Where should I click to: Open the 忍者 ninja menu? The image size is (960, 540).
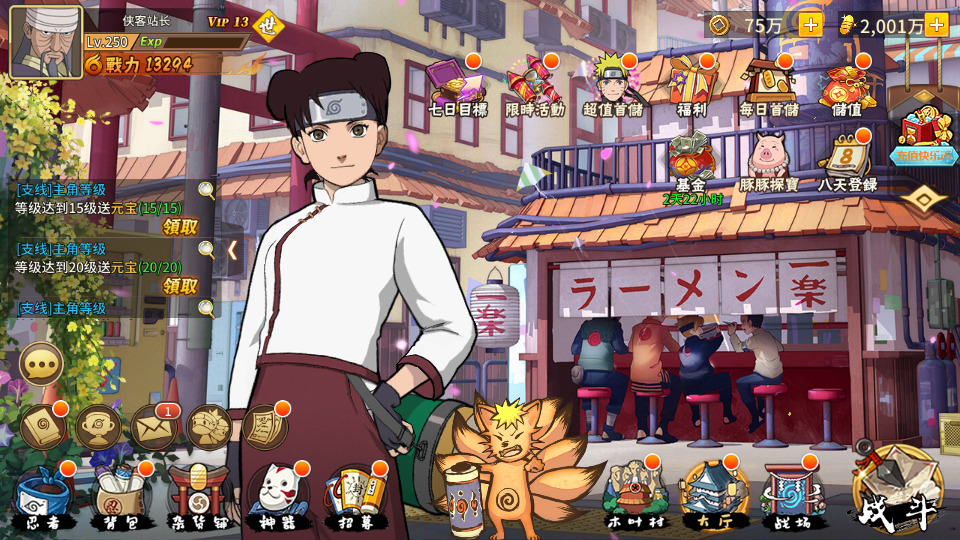pos(43,496)
